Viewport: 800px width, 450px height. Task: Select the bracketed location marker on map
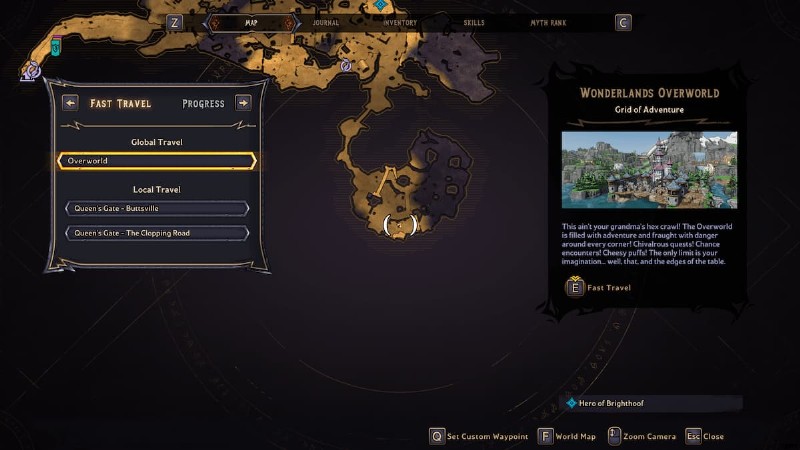[400, 226]
